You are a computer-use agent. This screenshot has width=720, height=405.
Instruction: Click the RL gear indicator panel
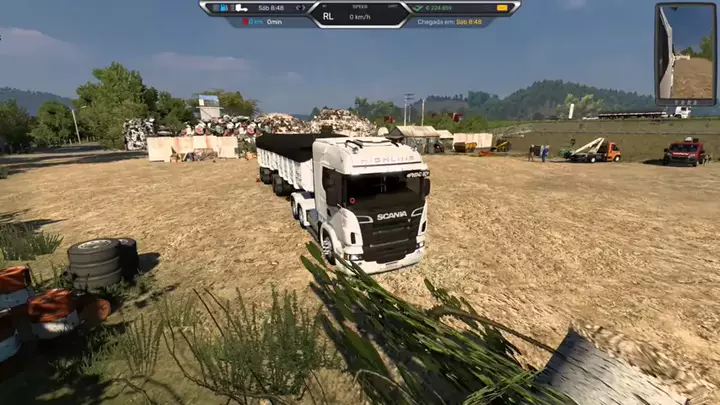[x=328, y=16]
